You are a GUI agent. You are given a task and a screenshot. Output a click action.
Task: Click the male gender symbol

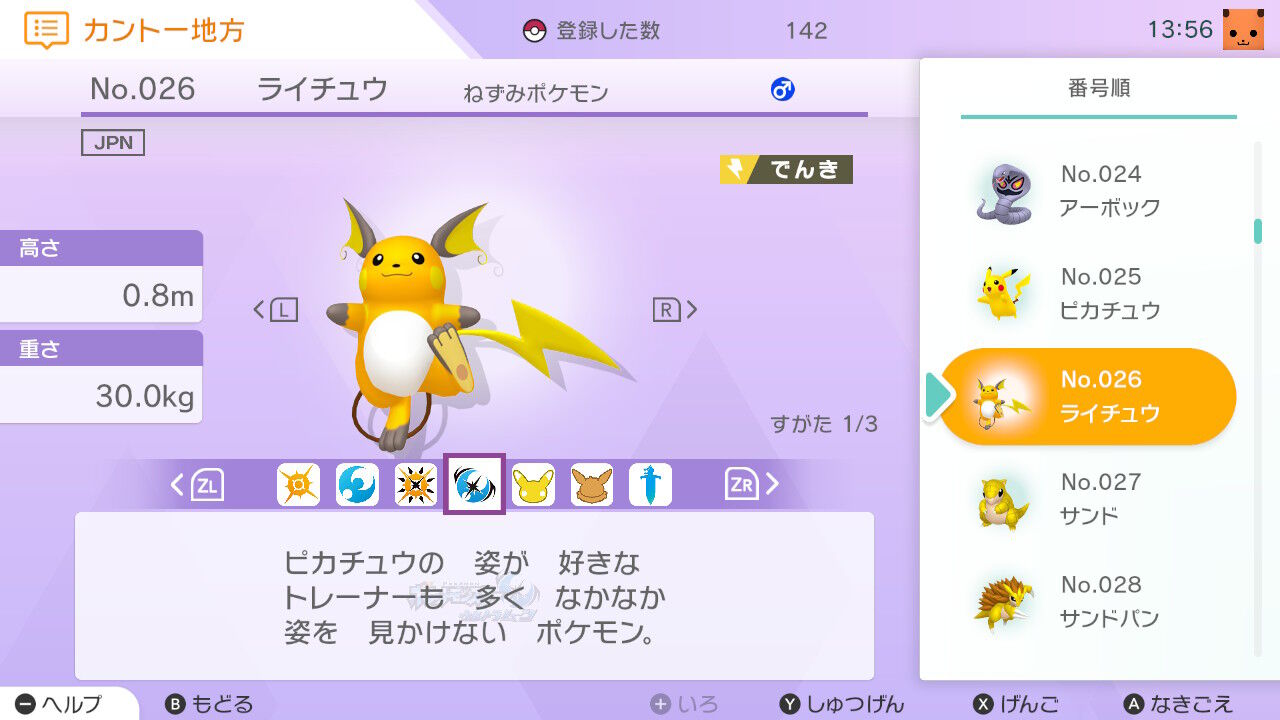pos(783,89)
